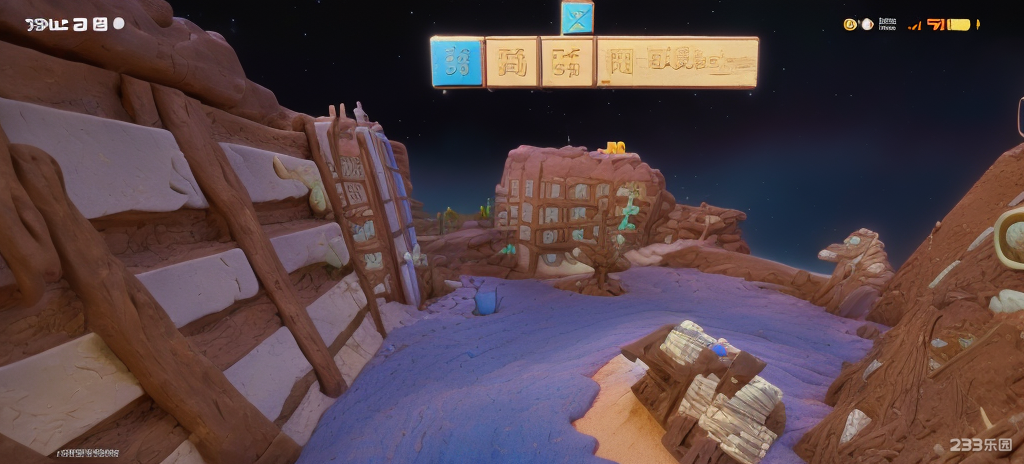Click the white circle icon in the top-left
Viewport: 1024px width, 464px height.
[119, 23]
